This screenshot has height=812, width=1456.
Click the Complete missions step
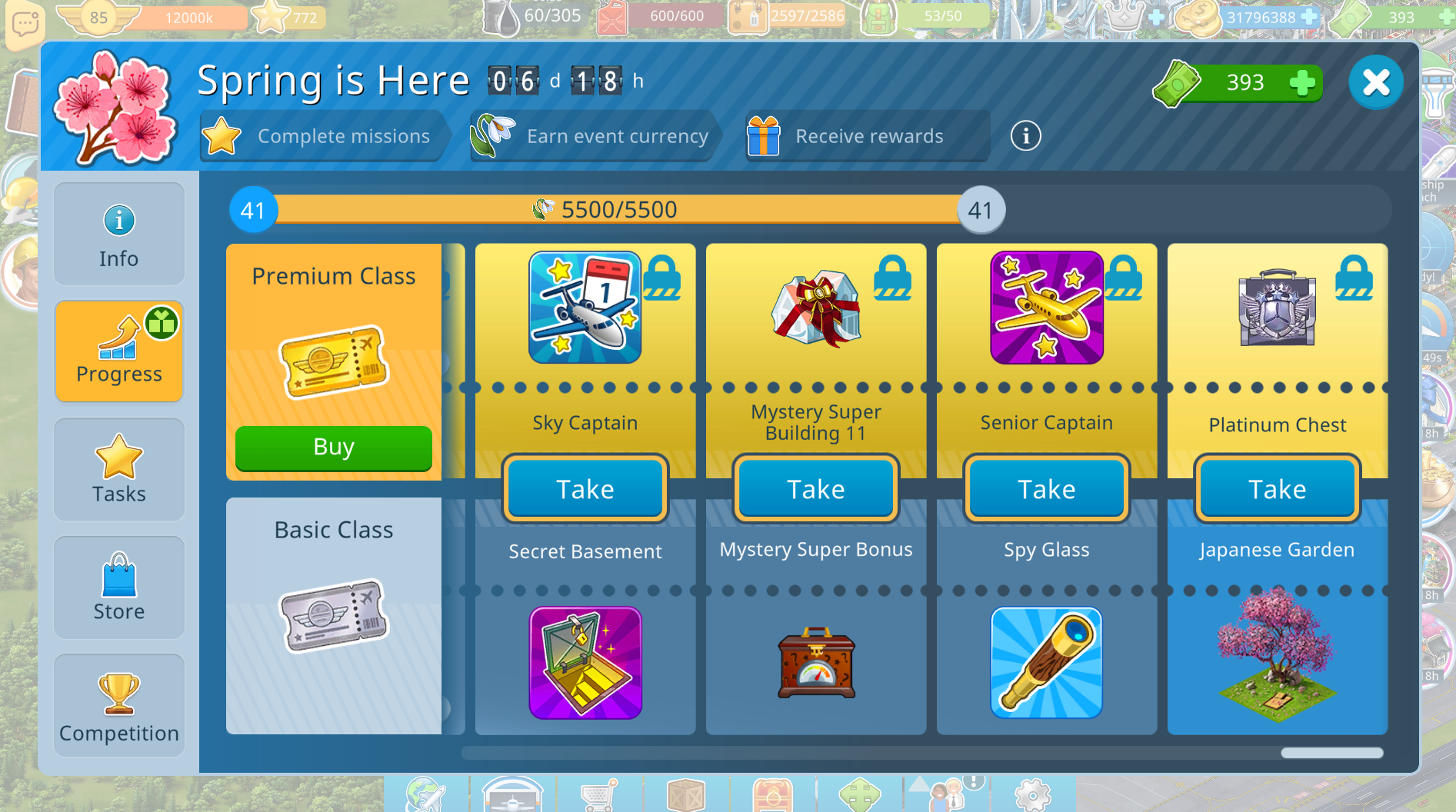pos(322,136)
